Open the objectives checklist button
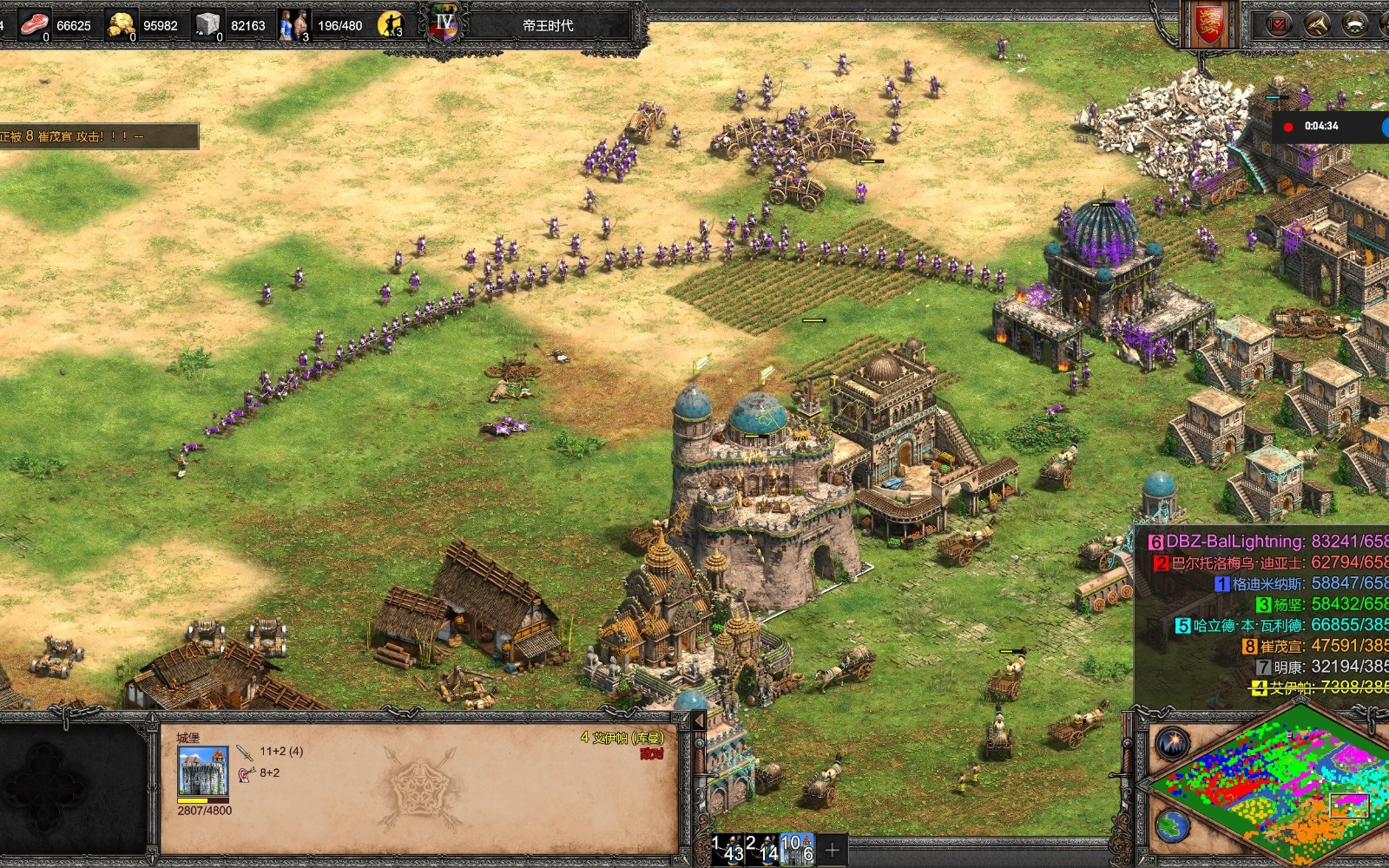The image size is (1389, 868). [1279, 24]
